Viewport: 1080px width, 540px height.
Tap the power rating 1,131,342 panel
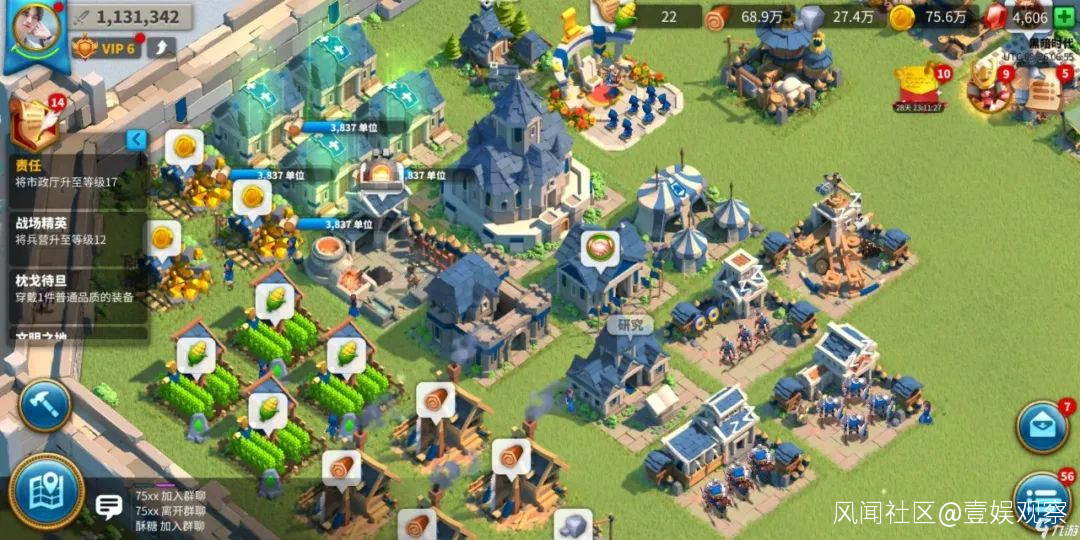tap(126, 17)
